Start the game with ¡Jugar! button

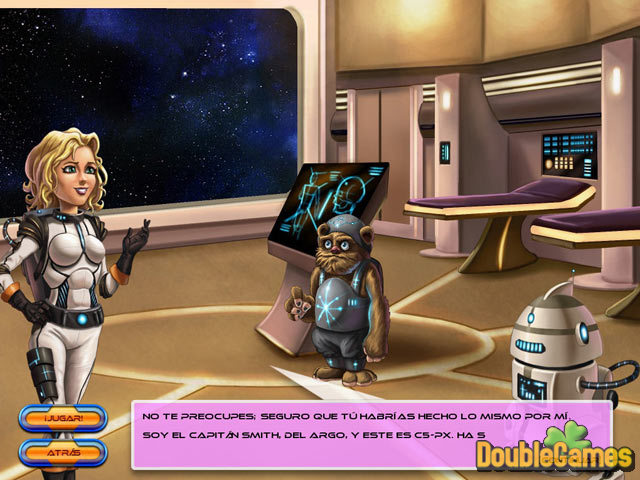(x=62, y=419)
